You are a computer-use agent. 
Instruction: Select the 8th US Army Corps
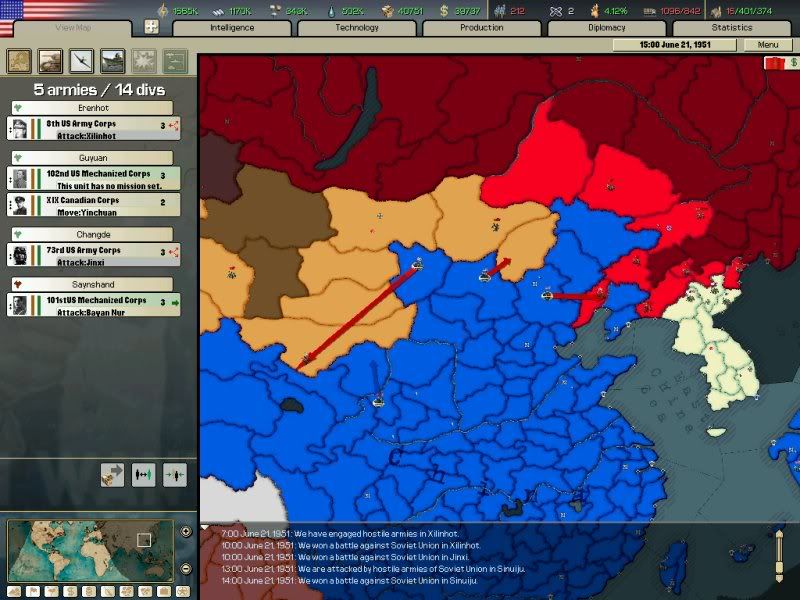click(92, 128)
